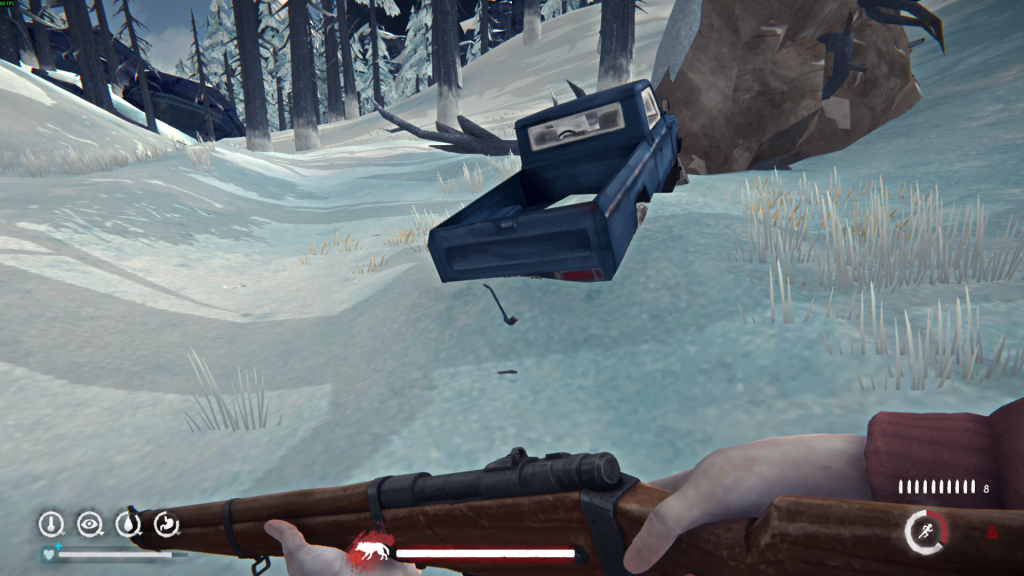Click the red weight encumbrance icon
The width and height of the screenshot is (1024, 576).
pyautogui.click(x=991, y=532)
